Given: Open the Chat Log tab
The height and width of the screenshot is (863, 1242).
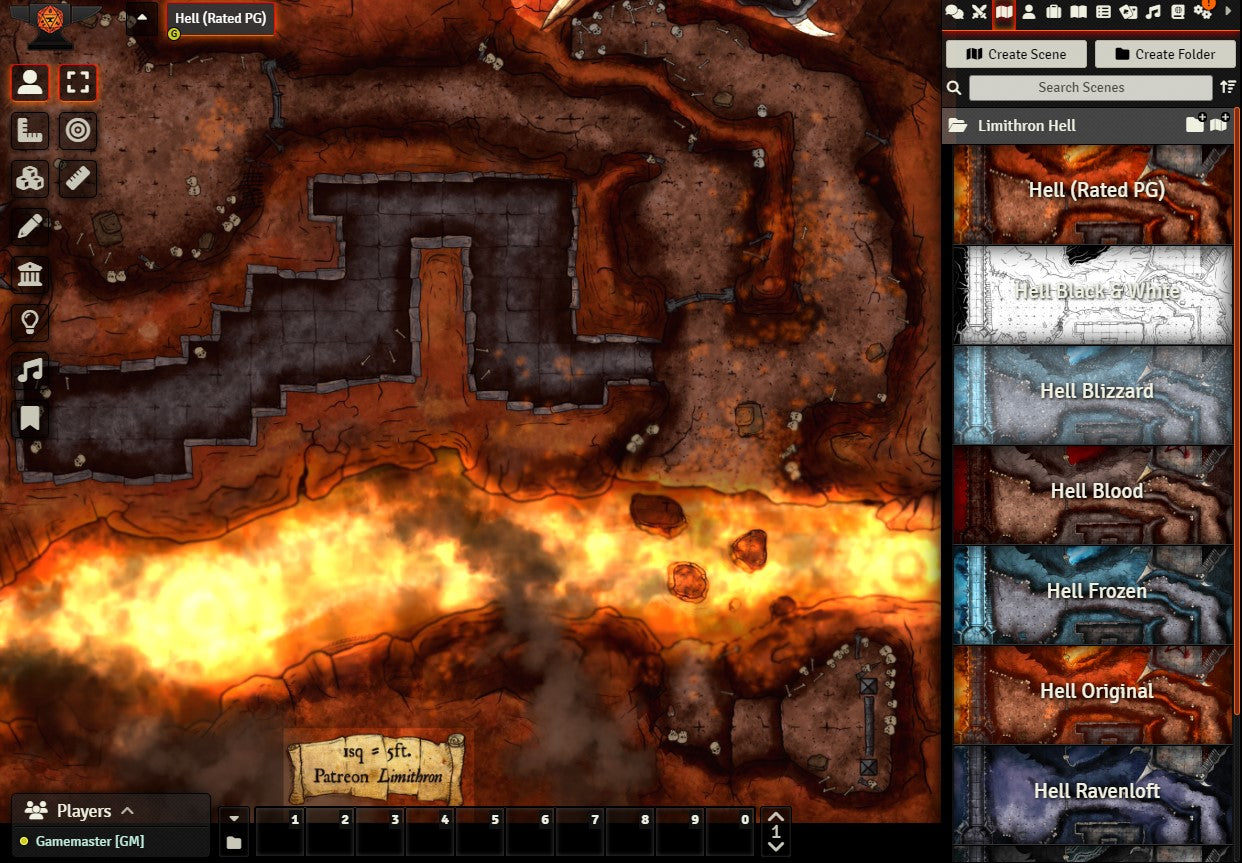Looking at the screenshot, I should (x=954, y=12).
